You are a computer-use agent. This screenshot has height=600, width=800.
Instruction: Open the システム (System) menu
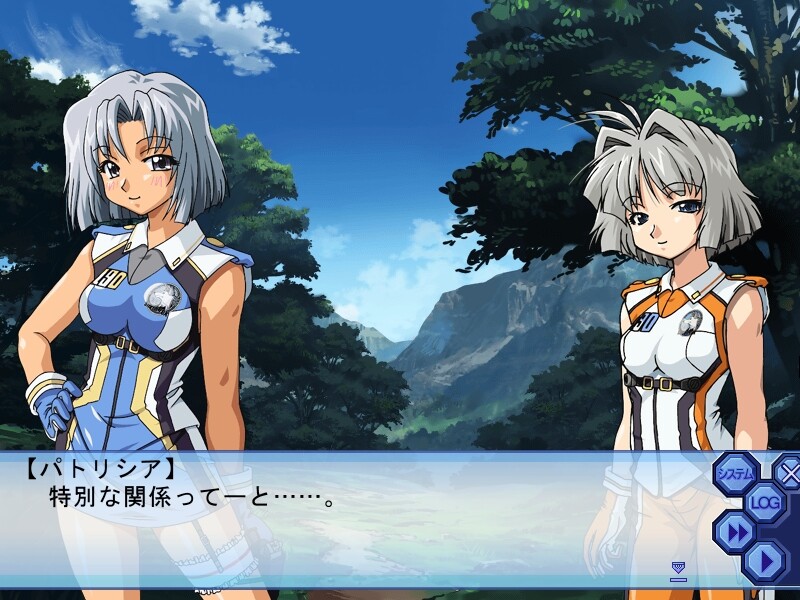pos(736,473)
